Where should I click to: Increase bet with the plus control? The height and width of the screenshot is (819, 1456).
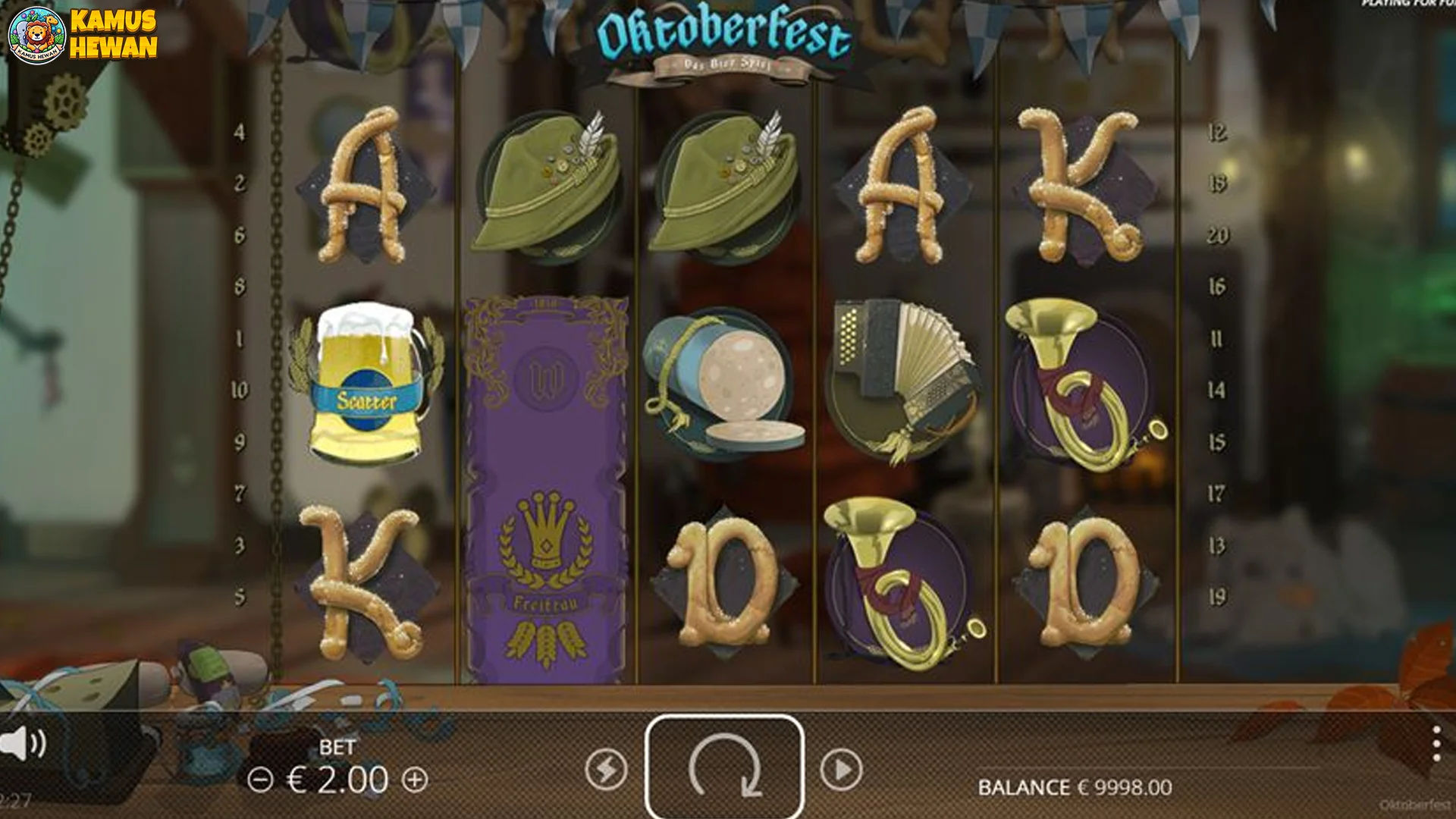click(414, 777)
